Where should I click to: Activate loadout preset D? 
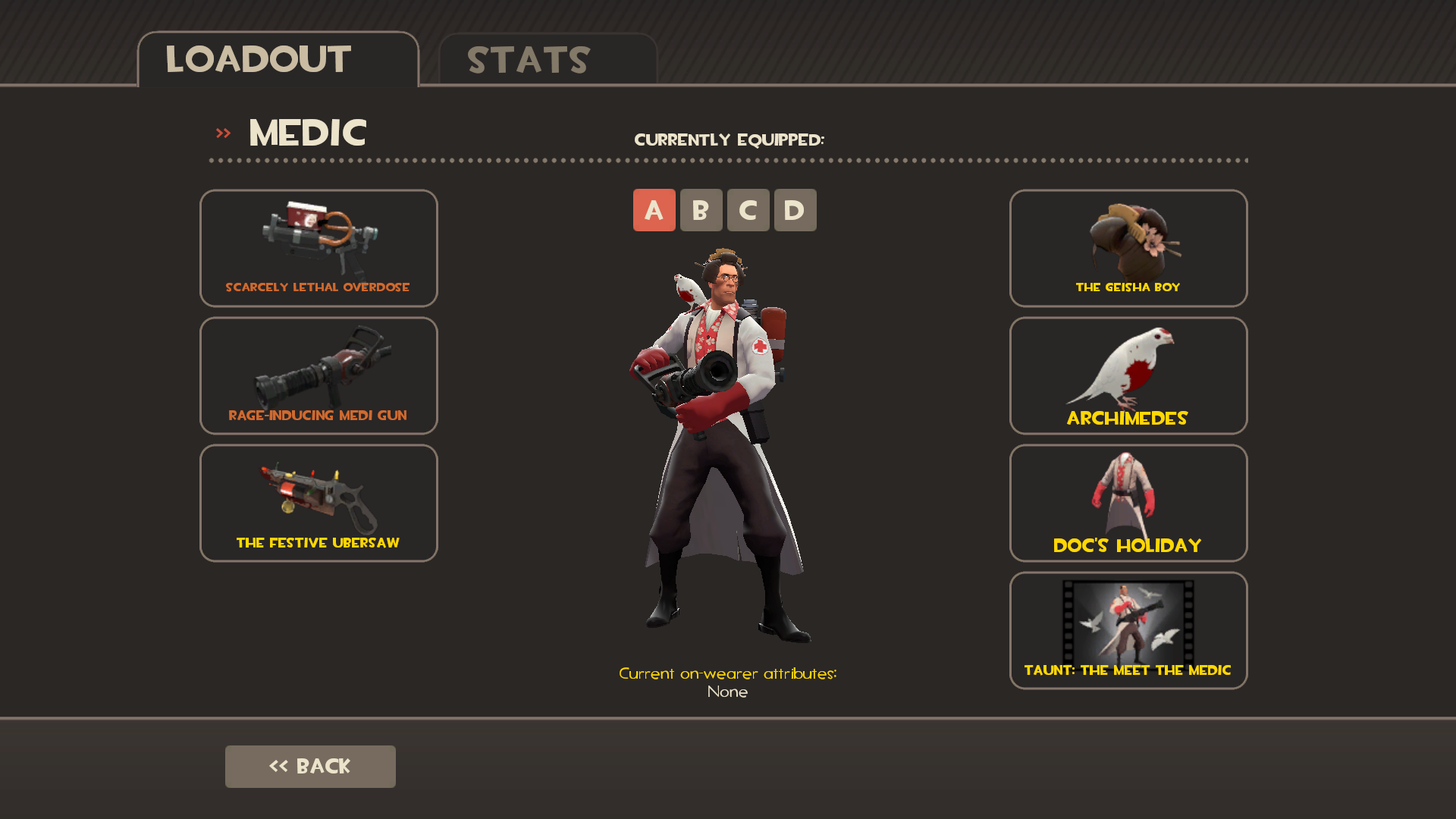click(795, 210)
